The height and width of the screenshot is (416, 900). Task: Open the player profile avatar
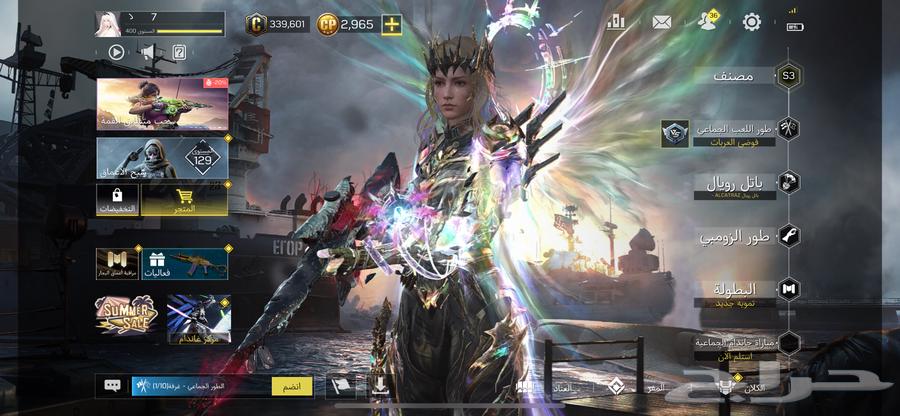point(108,23)
